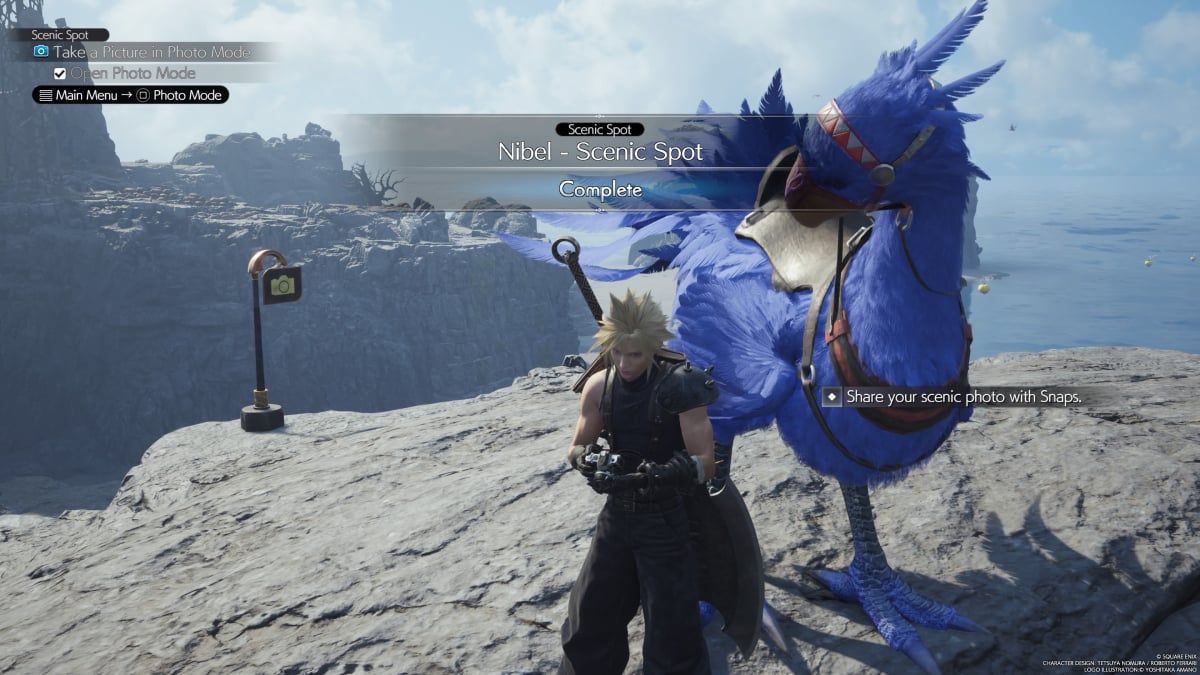Toggle the Open Photo Mode checkbox
The height and width of the screenshot is (675, 1200).
(60, 73)
